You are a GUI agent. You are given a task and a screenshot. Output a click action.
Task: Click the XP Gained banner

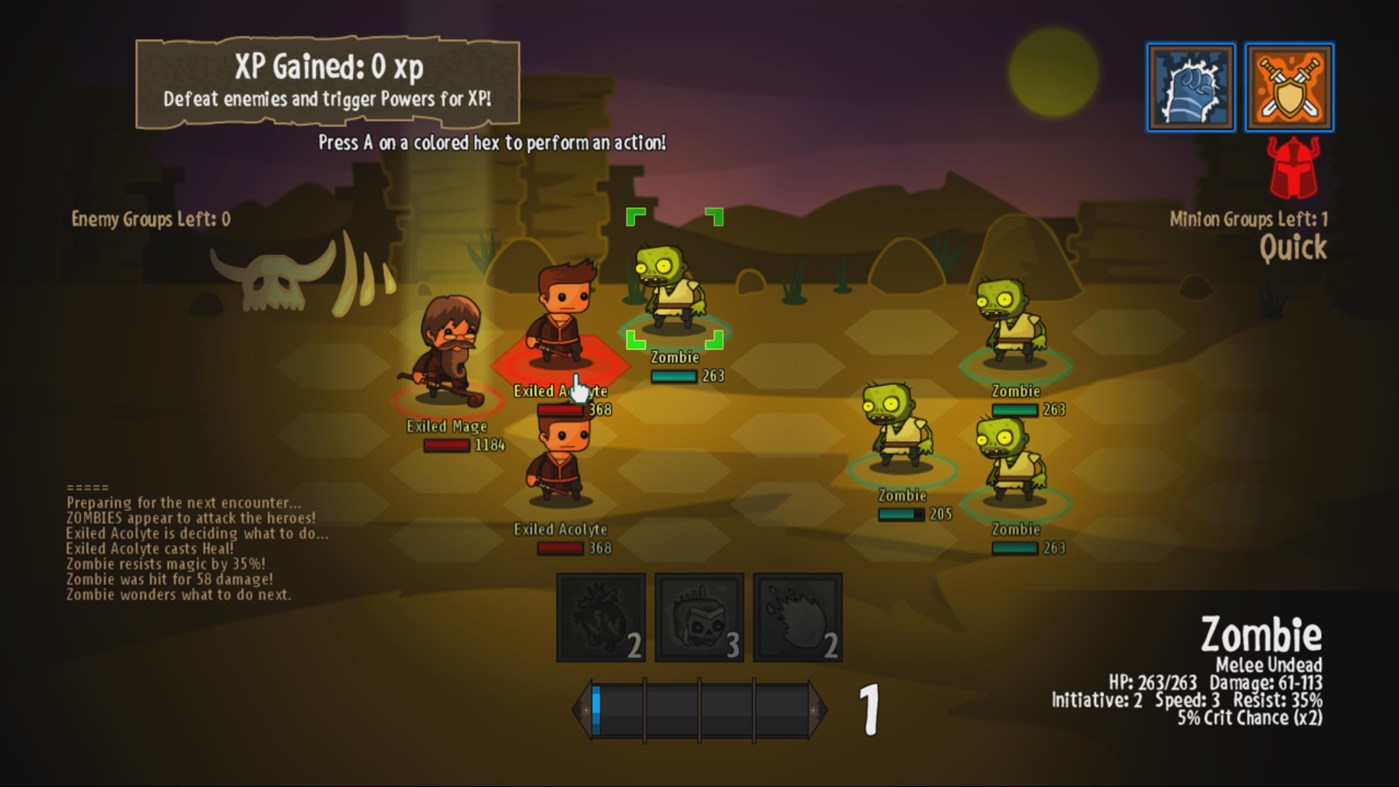[x=327, y=80]
